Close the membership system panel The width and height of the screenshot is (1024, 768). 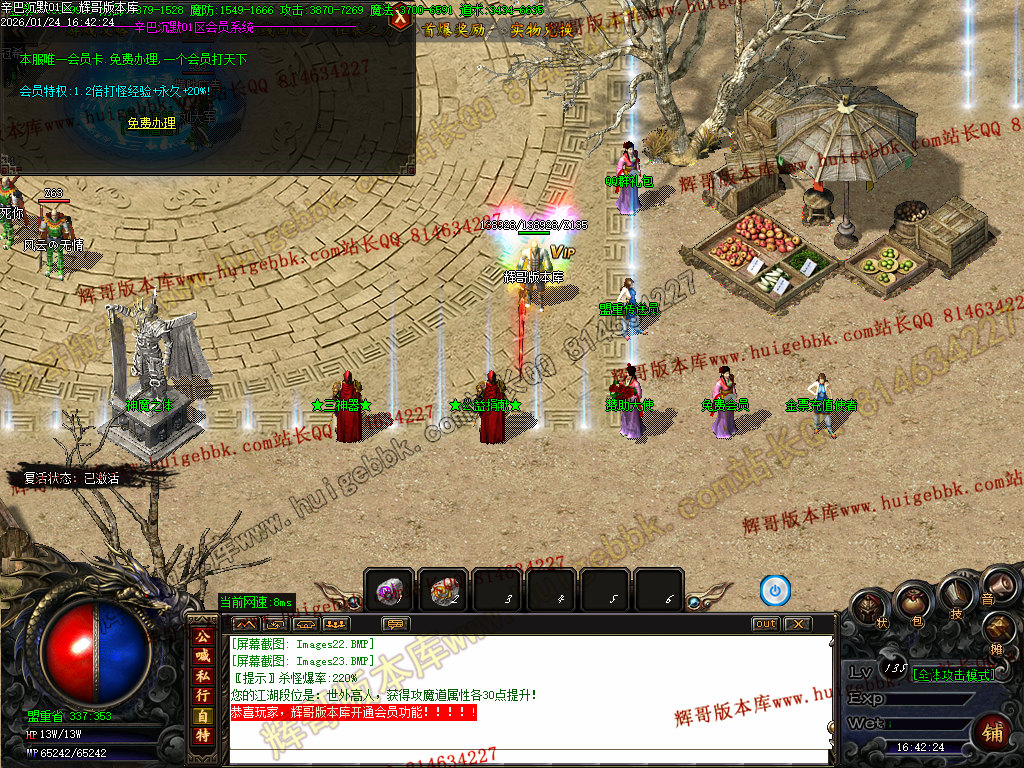401,19
